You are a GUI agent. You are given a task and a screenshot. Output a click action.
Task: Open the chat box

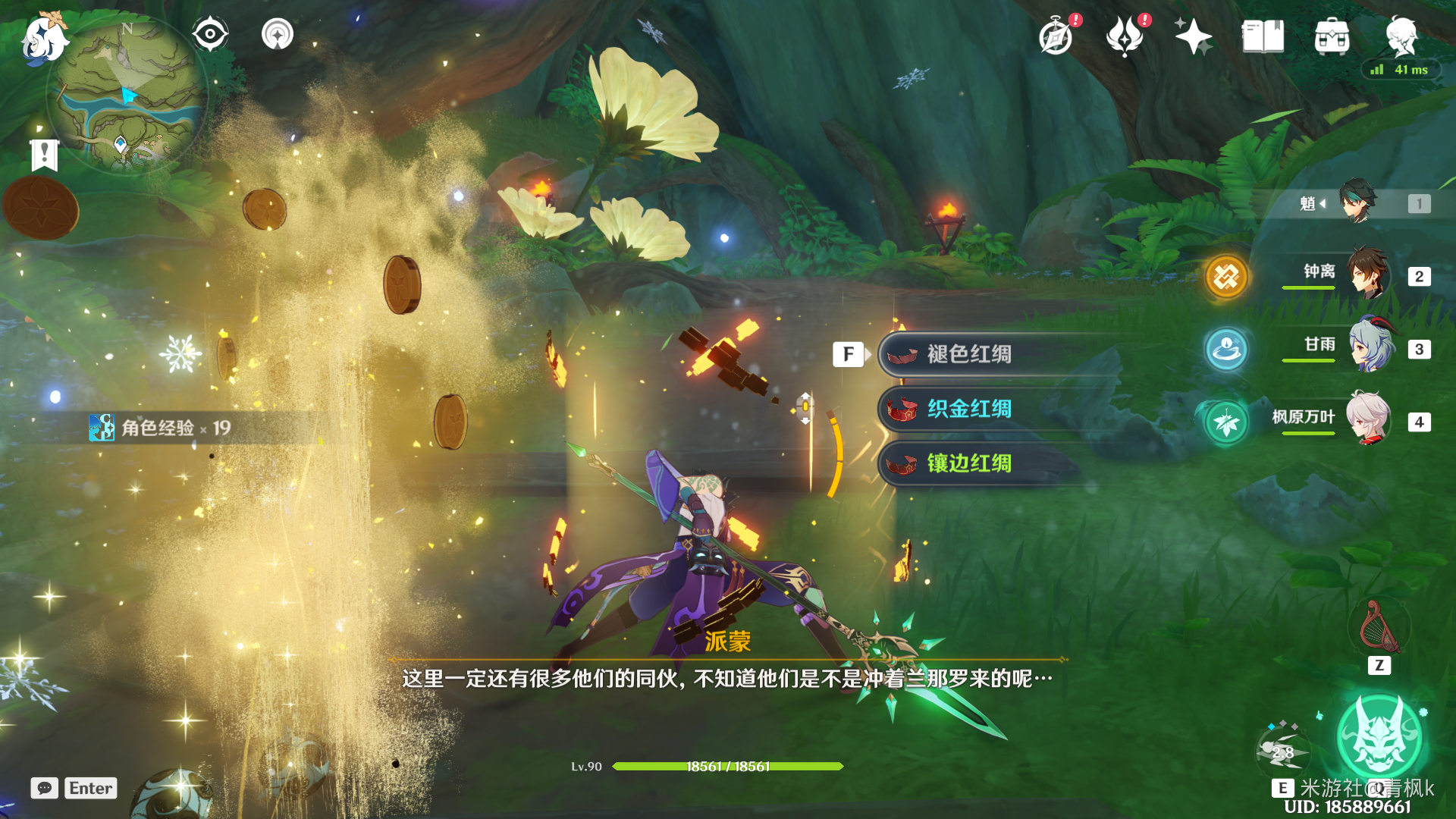pos(45,788)
